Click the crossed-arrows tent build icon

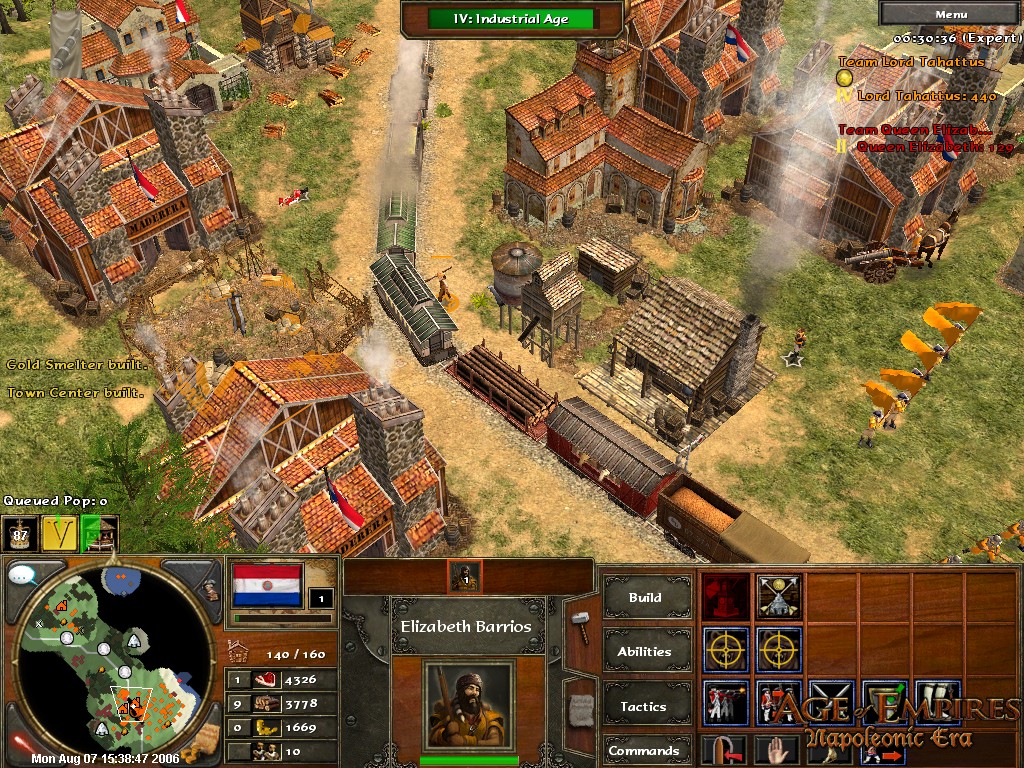coord(779,596)
